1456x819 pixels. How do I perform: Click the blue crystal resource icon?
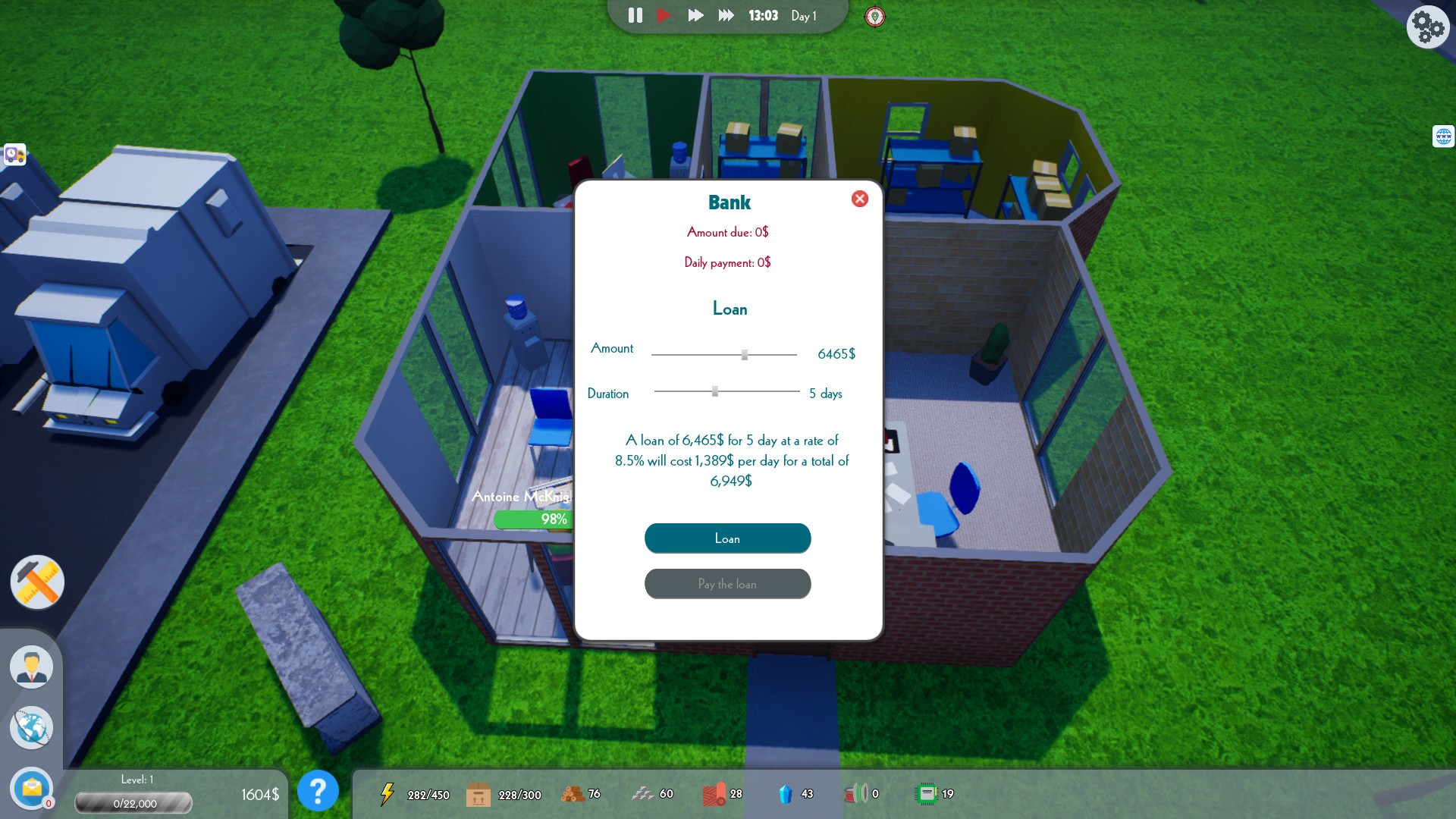point(787,794)
